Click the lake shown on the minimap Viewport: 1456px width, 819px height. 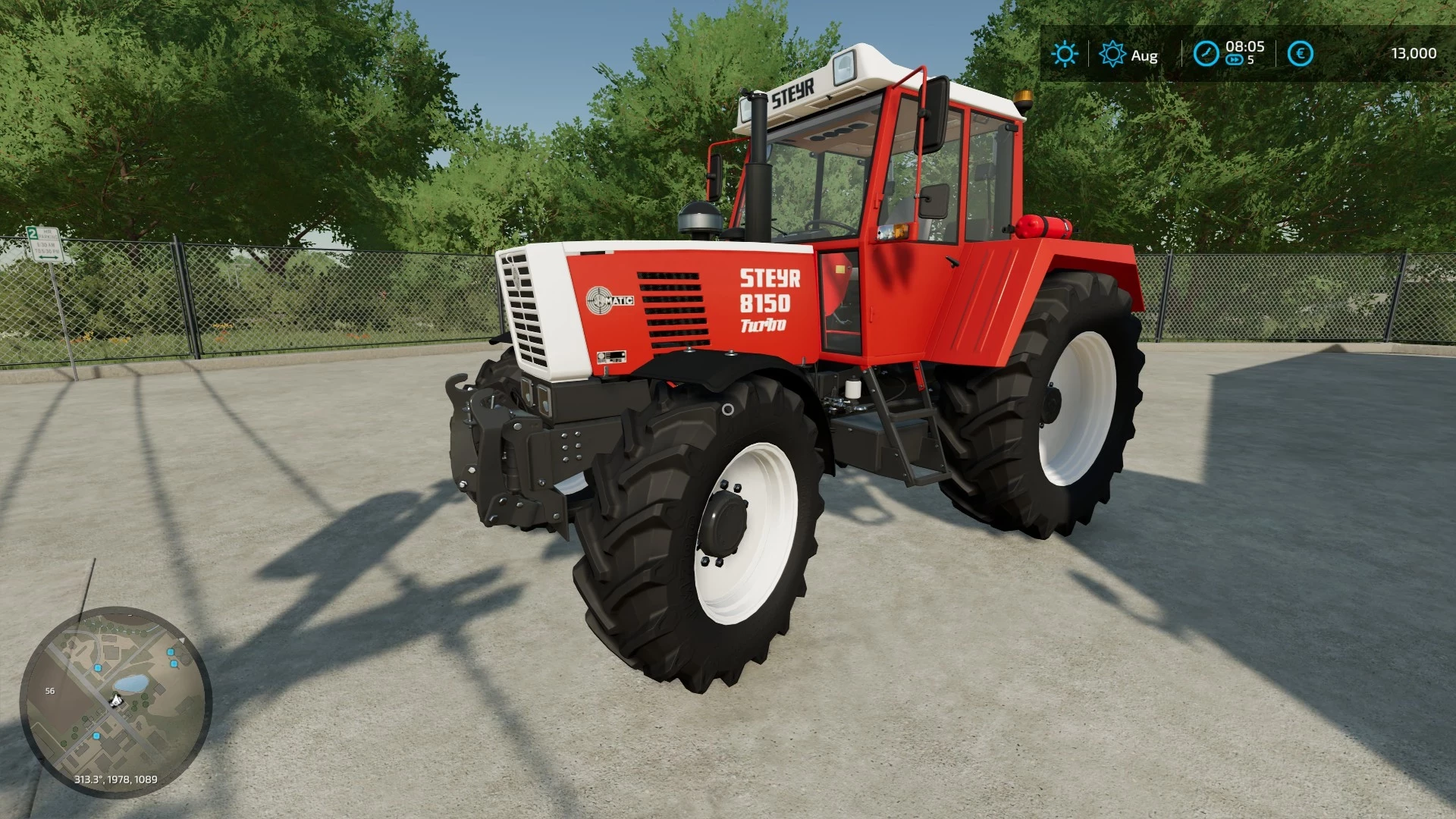(x=130, y=683)
